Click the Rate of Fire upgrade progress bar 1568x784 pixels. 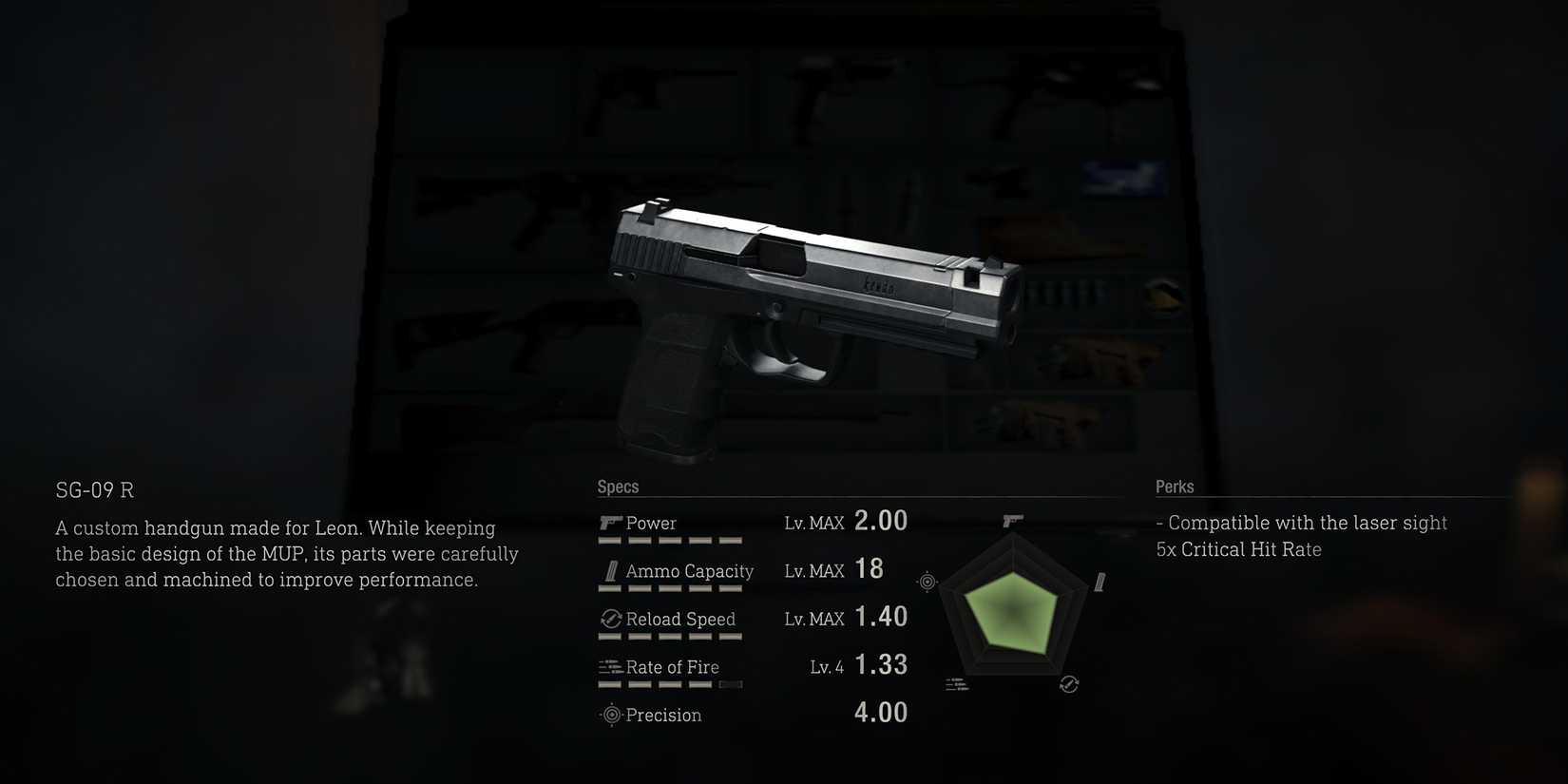tap(671, 683)
